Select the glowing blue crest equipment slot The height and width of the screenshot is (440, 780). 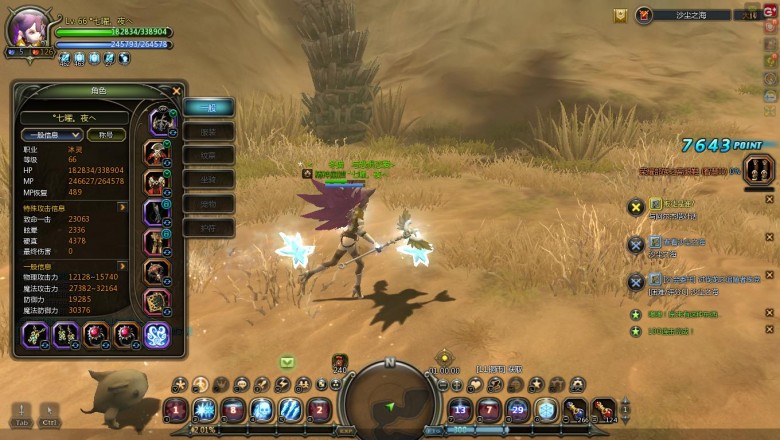pos(157,335)
